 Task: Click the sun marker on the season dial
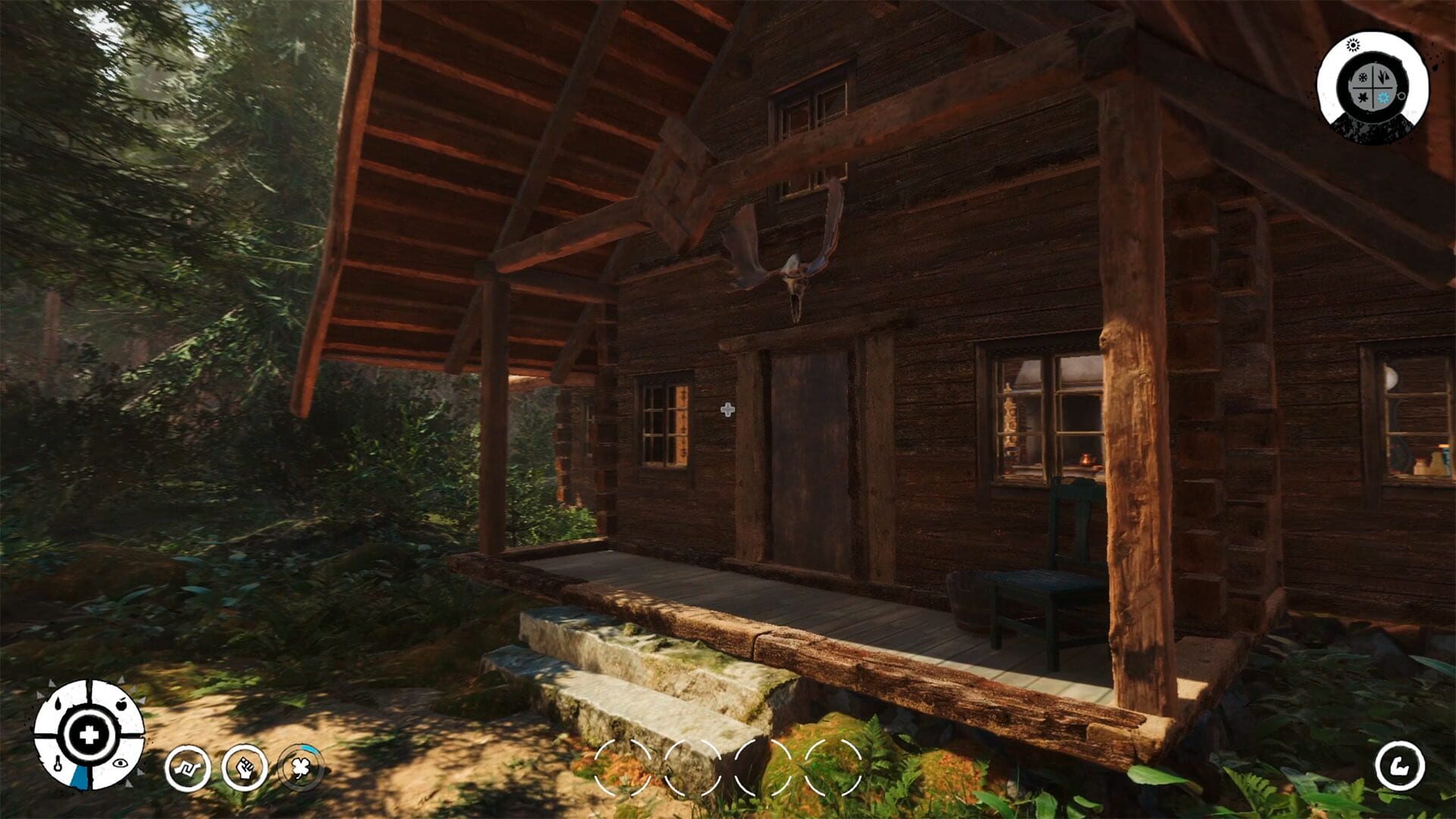pyautogui.click(x=1353, y=45)
